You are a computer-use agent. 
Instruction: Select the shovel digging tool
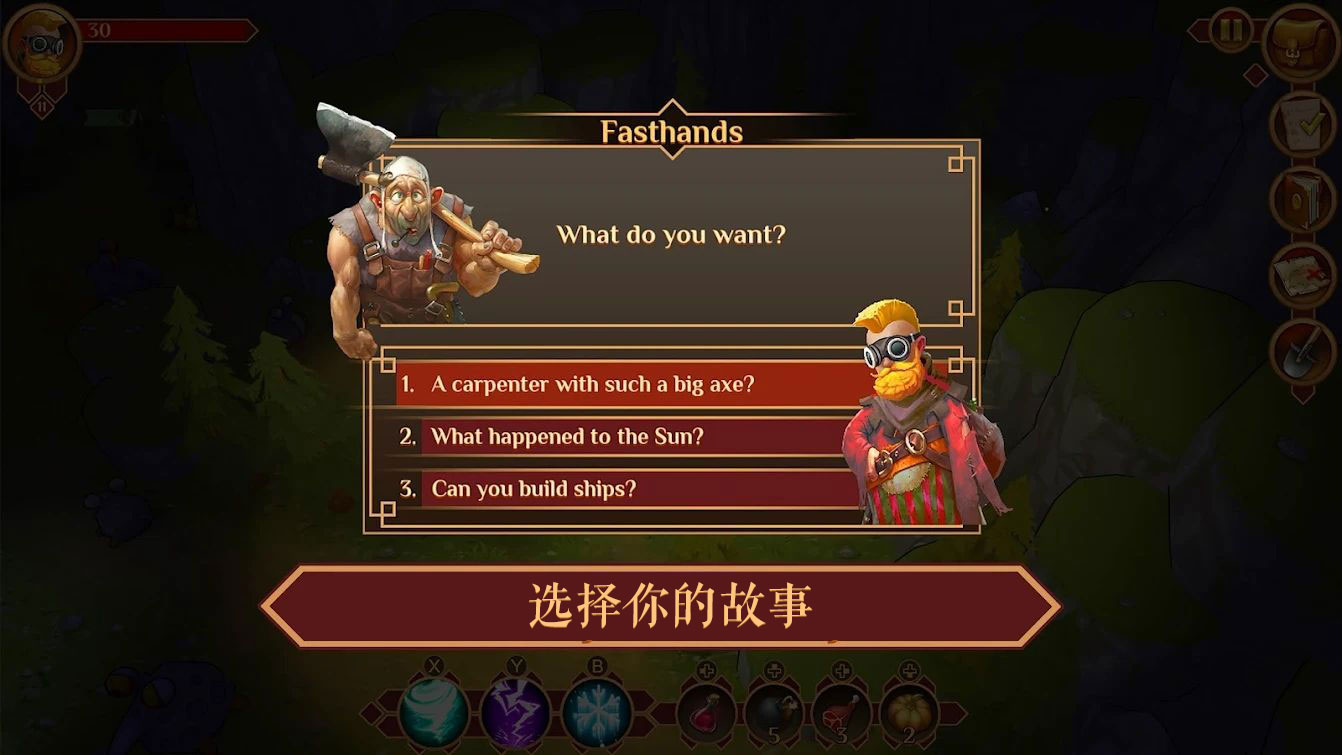click(x=1299, y=351)
